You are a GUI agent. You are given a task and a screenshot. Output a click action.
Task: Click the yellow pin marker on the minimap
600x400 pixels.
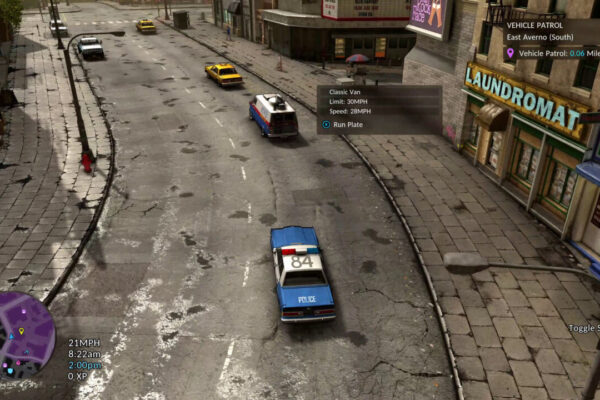[x=20, y=331]
